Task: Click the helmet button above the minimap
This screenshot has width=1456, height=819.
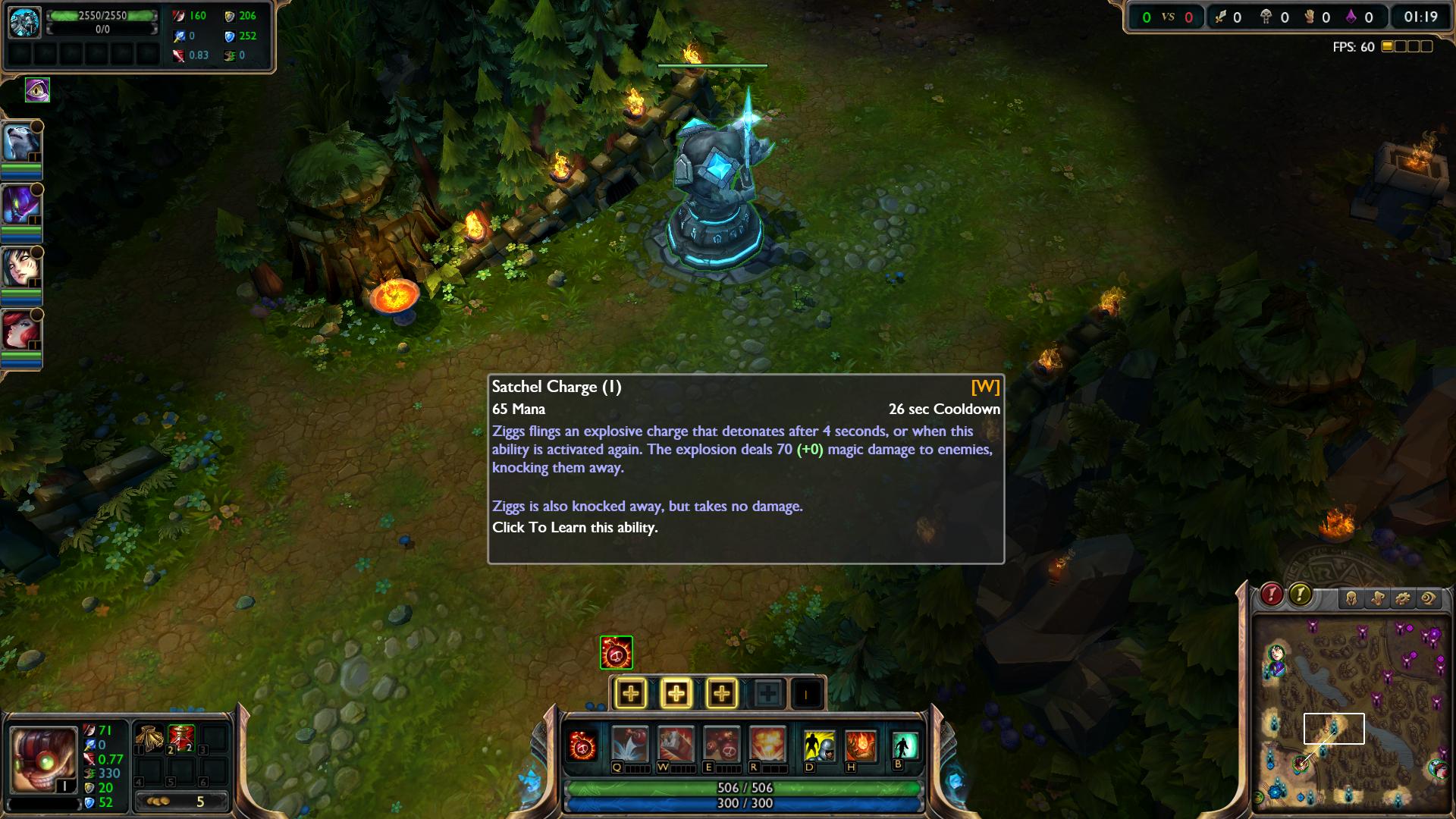Action: click(x=1351, y=599)
